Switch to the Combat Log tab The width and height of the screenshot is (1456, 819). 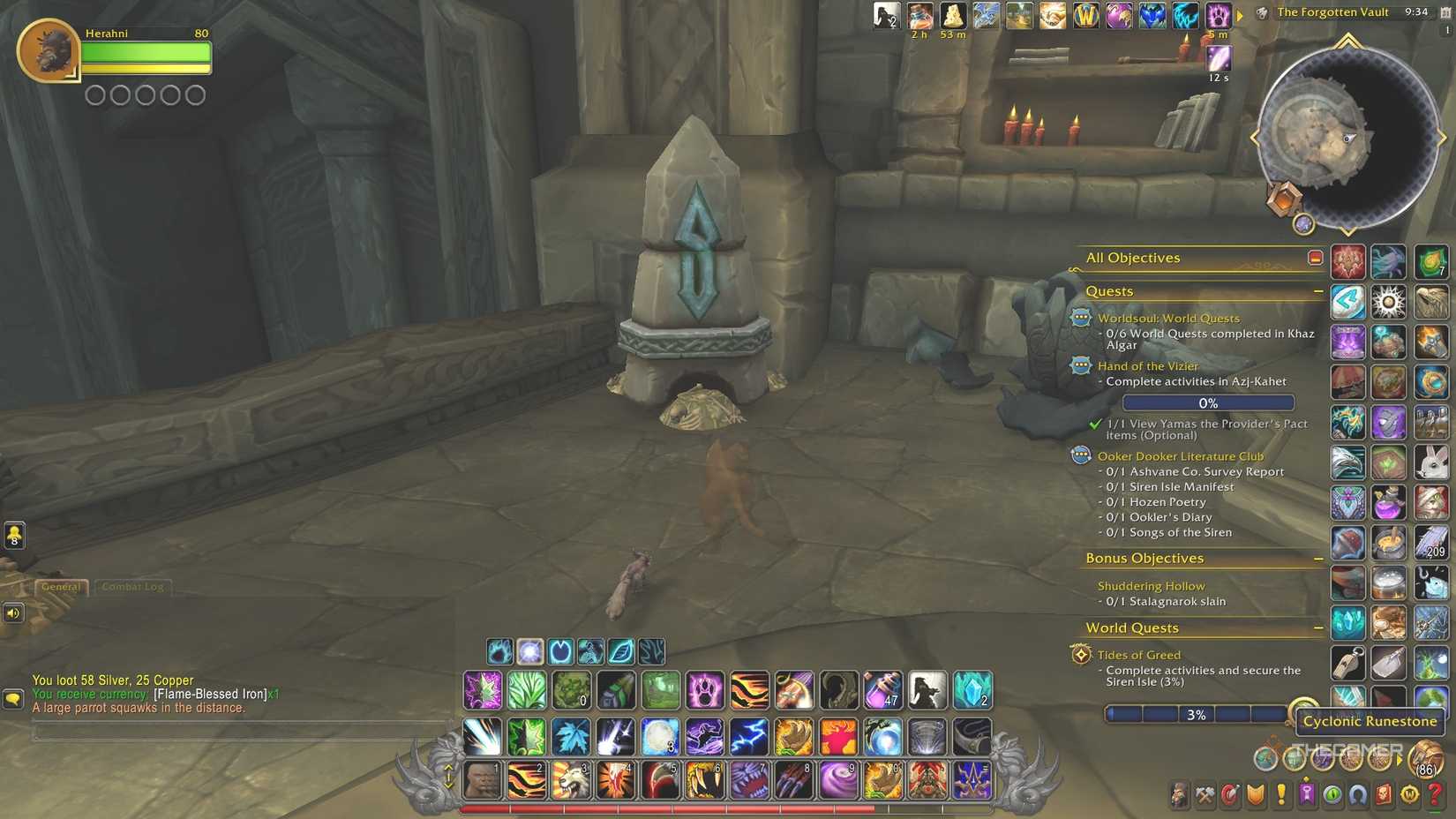tap(132, 586)
